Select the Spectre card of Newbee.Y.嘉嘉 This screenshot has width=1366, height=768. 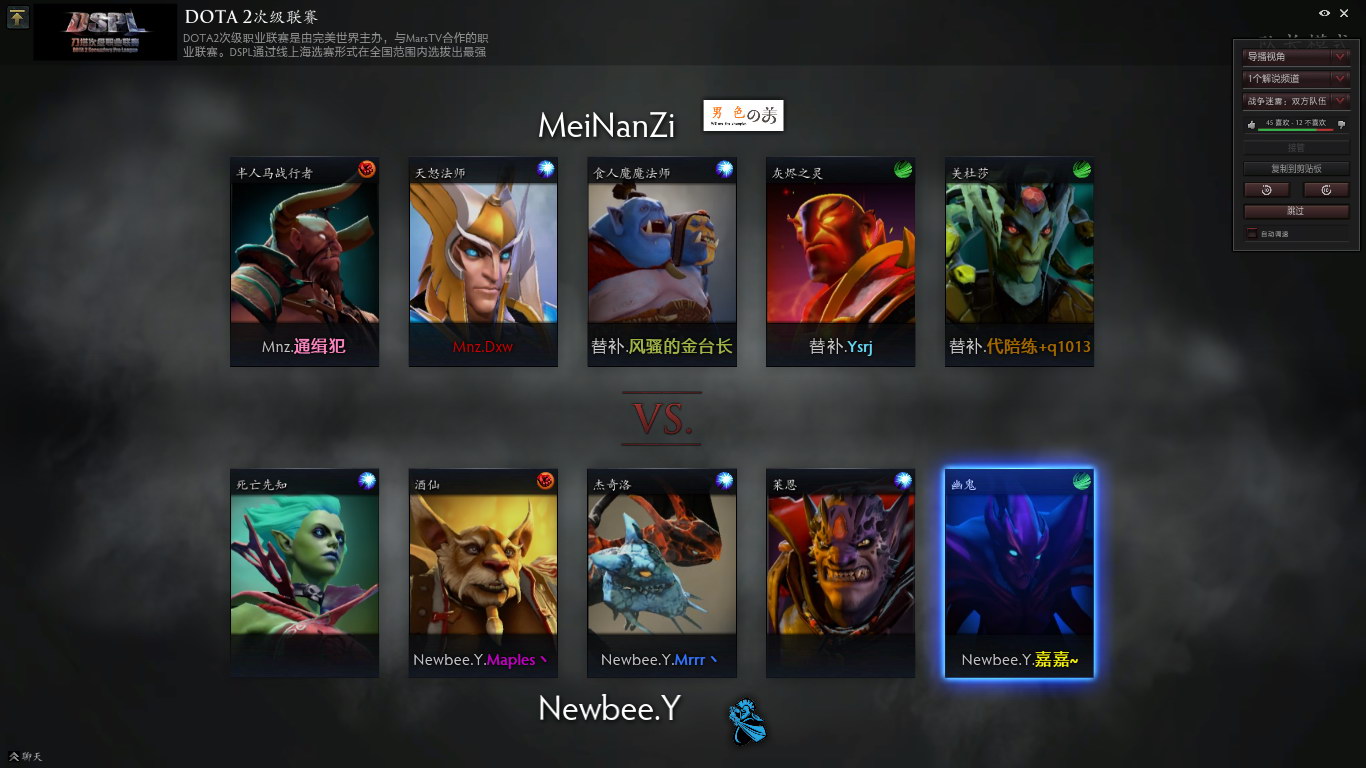click(1019, 573)
